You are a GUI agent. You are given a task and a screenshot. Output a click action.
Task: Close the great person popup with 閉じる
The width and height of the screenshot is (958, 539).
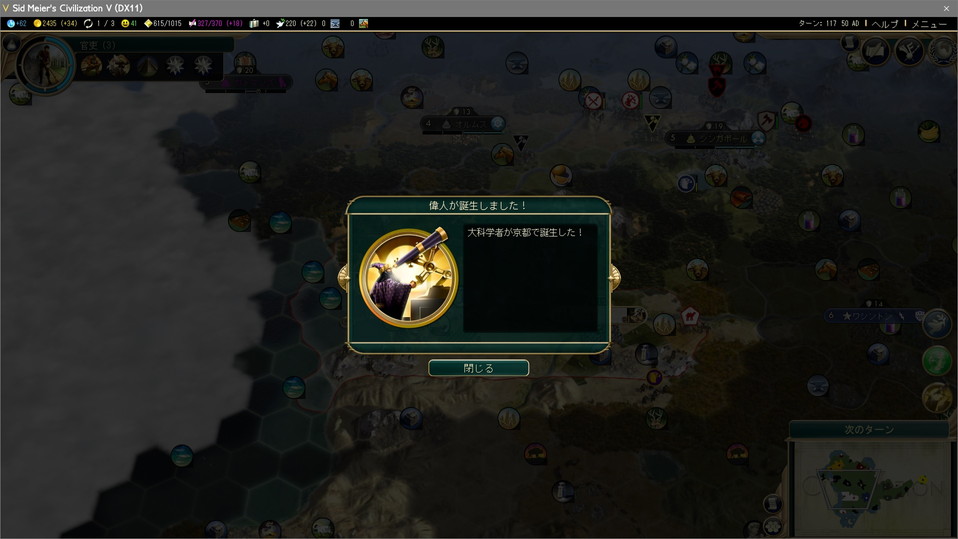pyautogui.click(x=478, y=368)
